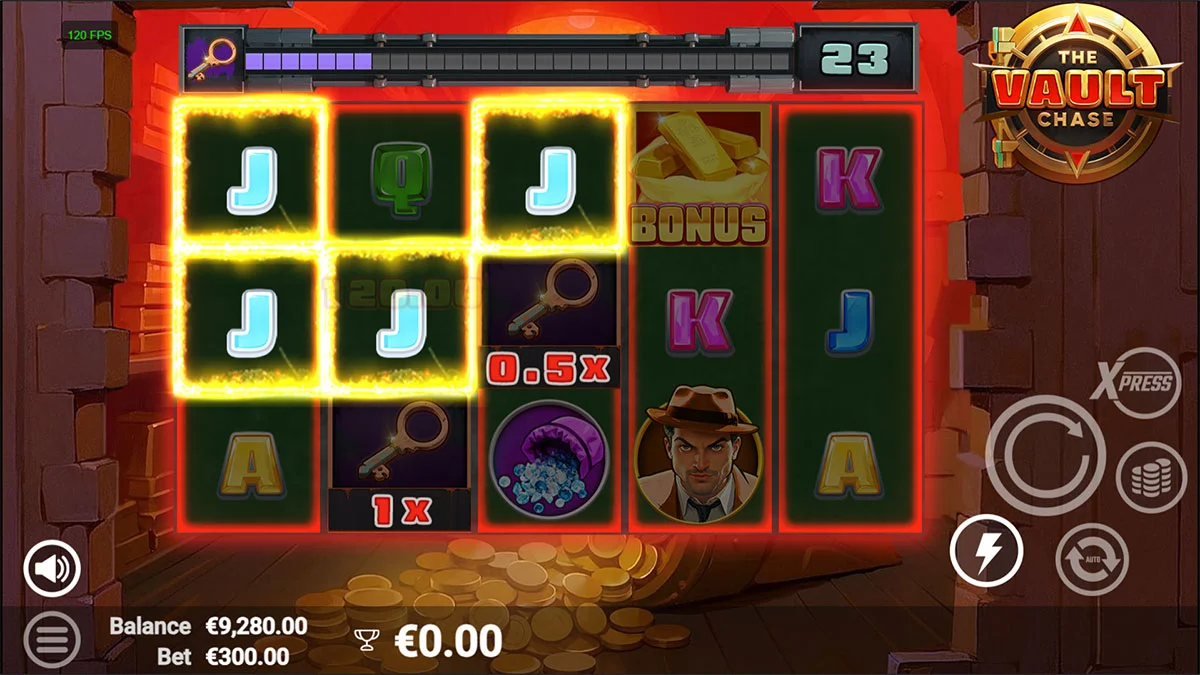Activate the lightning bolt turbo button
The width and height of the screenshot is (1200, 675).
(x=986, y=550)
